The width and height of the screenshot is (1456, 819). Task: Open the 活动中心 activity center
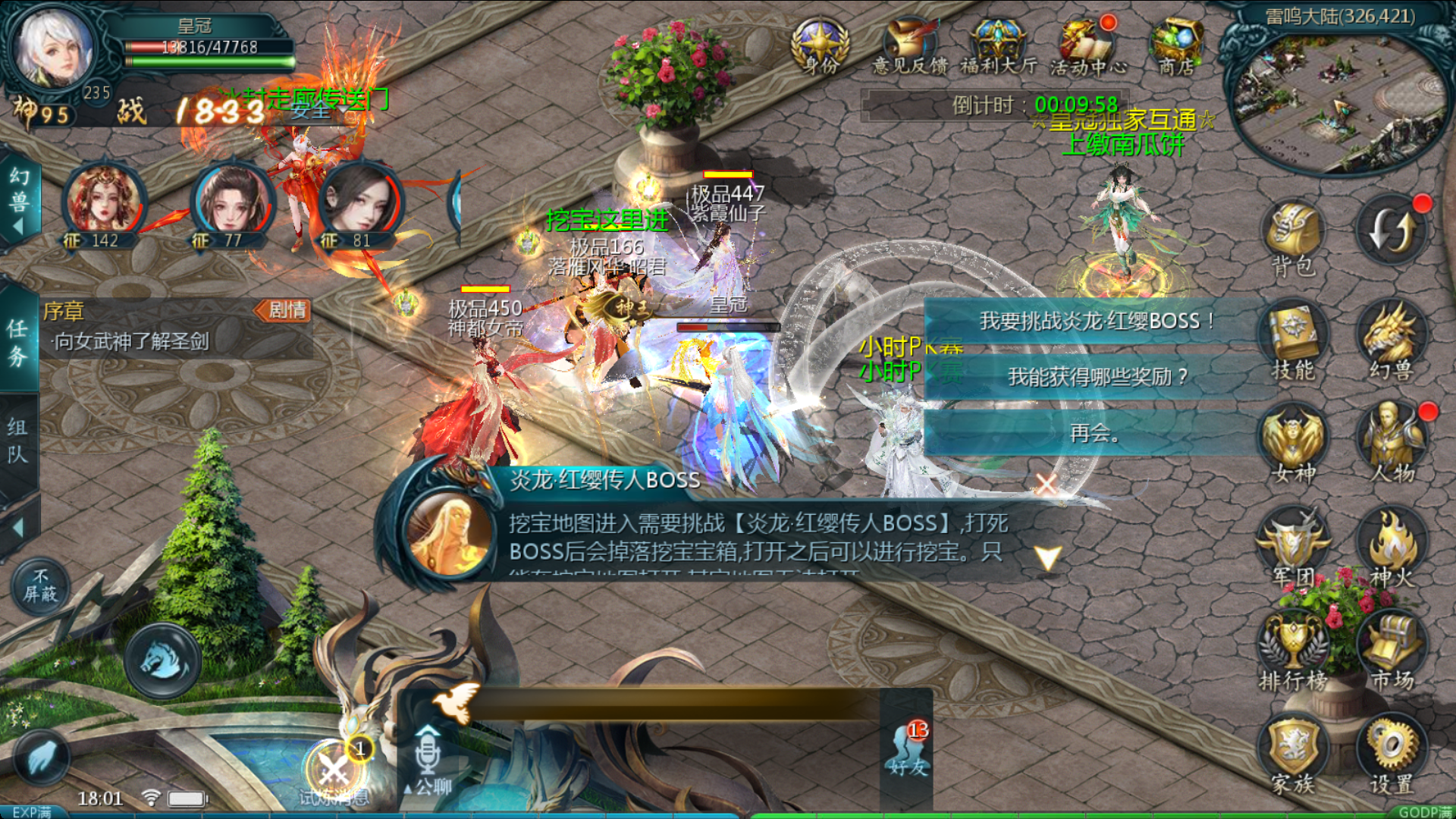pos(1087,47)
